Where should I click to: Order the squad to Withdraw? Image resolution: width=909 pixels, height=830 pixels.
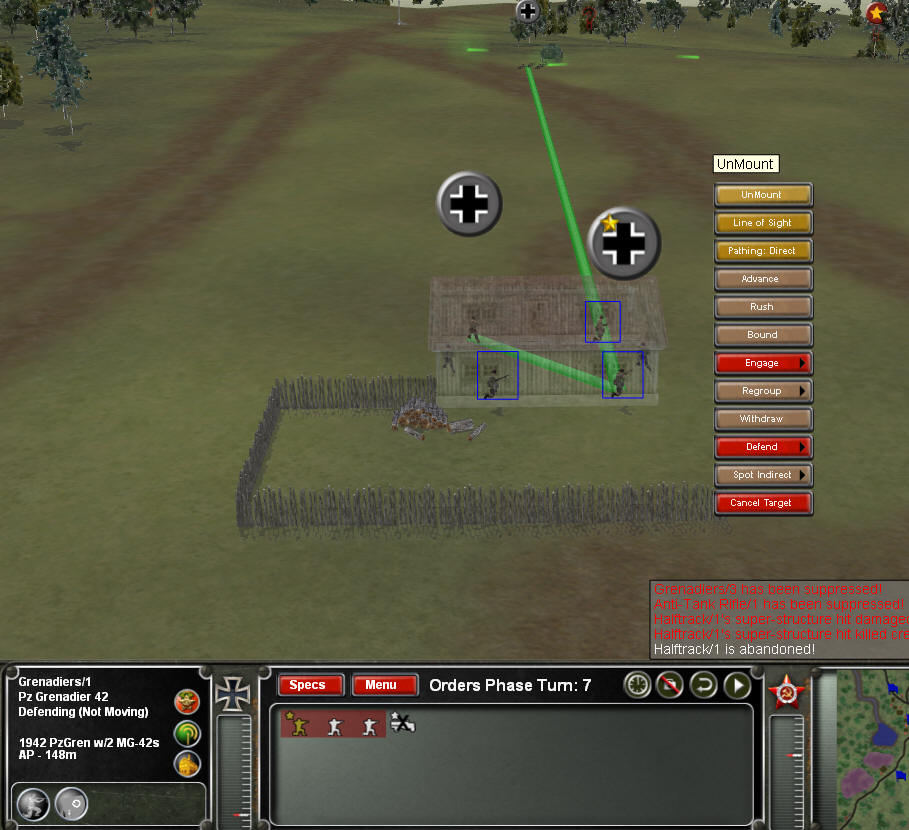[x=762, y=419]
